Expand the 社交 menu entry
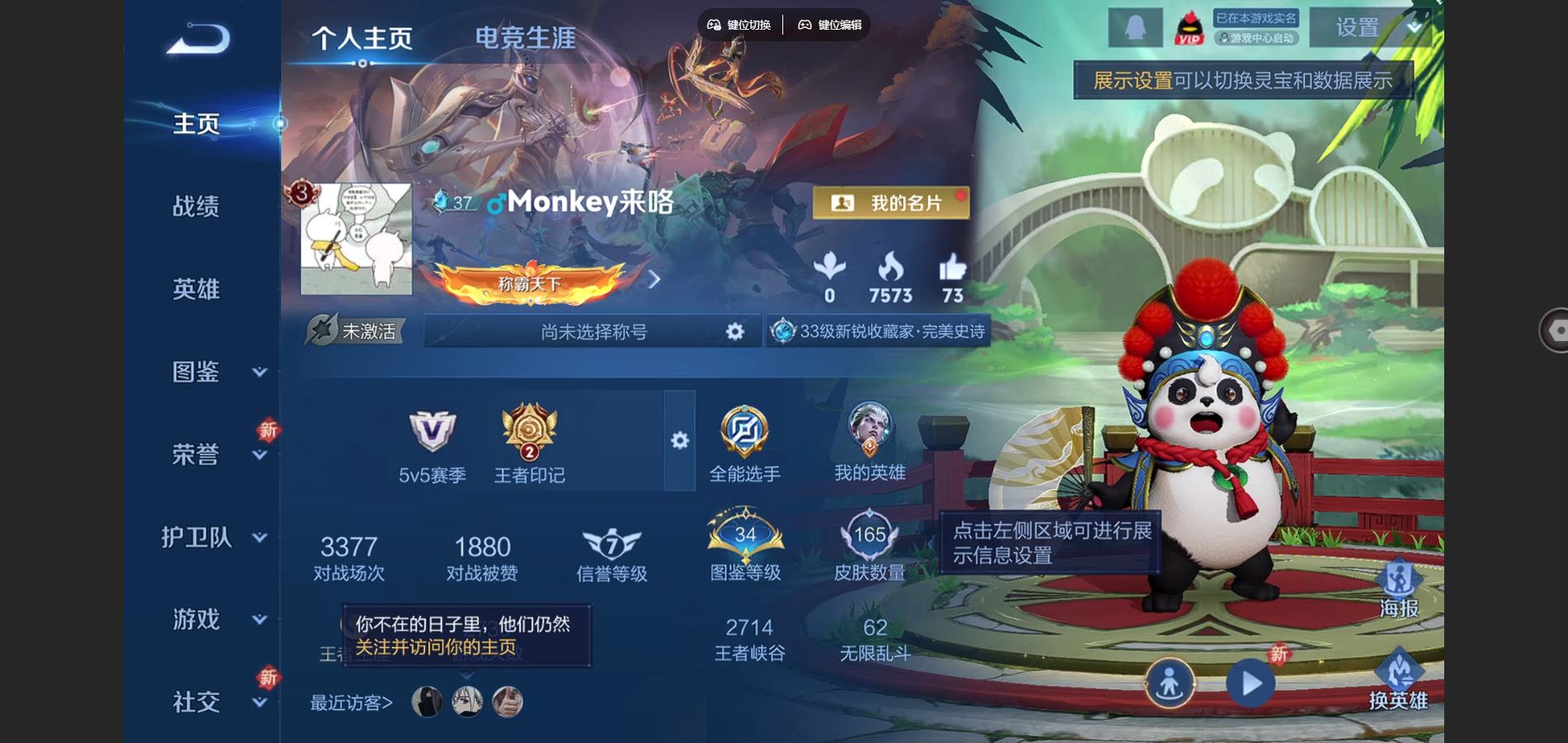This screenshot has height=743, width=1568. coord(213,703)
